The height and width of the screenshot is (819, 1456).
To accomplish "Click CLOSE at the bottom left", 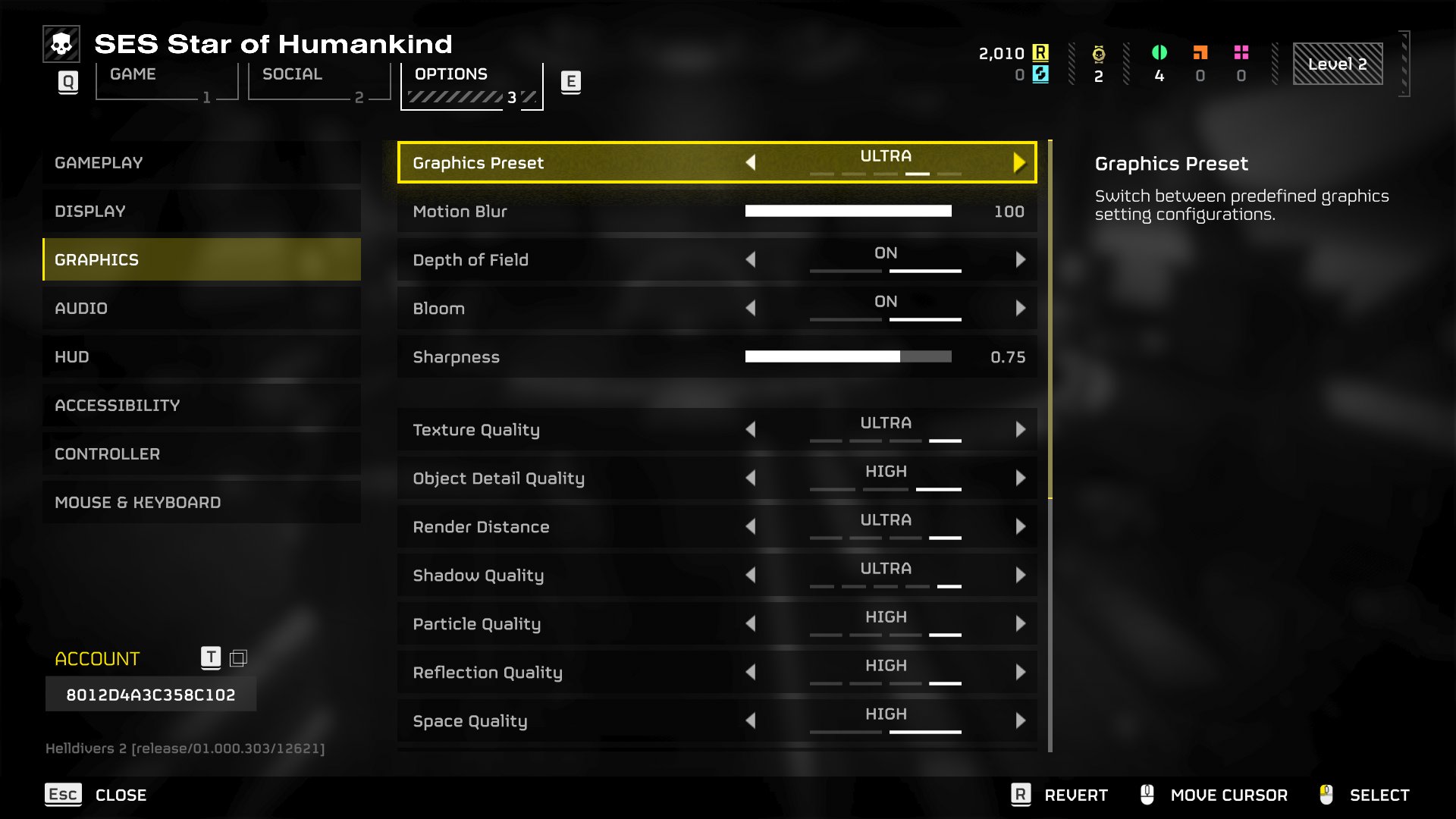I will [x=121, y=795].
